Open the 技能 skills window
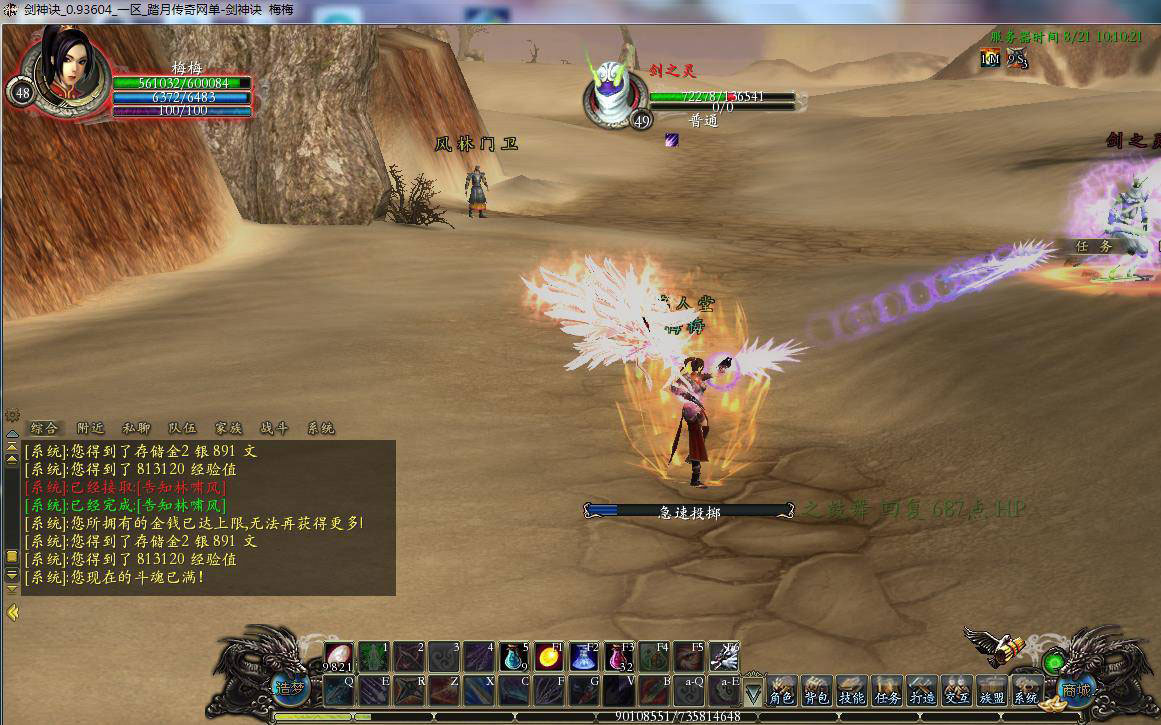The width and height of the screenshot is (1161, 725). (851, 691)
